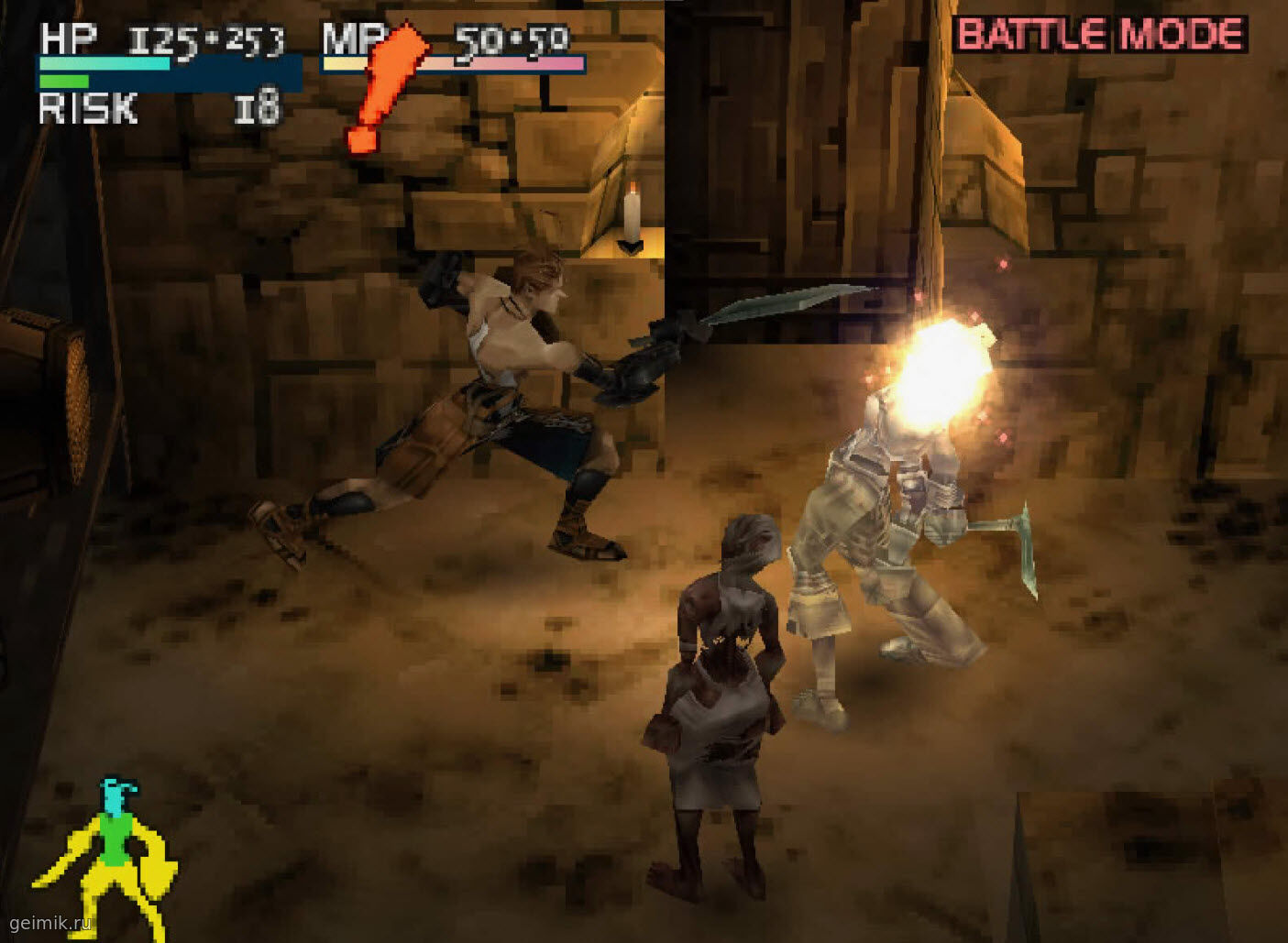Image resolution: width=1288 pixels, height=943 pixels.
Task: Click the orange exclamation alert icon
Action: tap(385, 88)
